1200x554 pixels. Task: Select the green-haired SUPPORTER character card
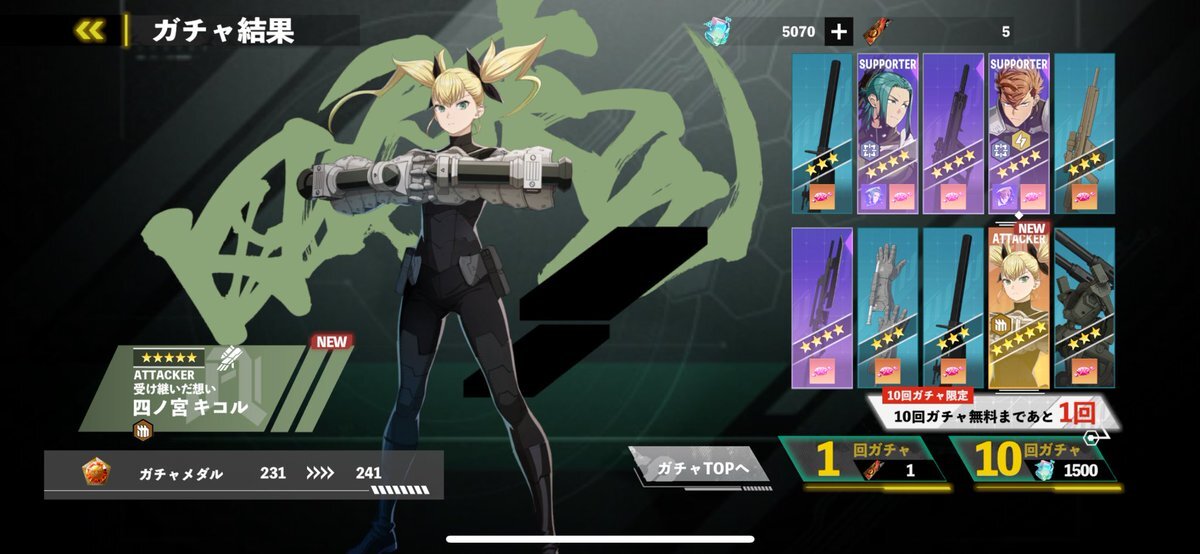pos(887,132)
